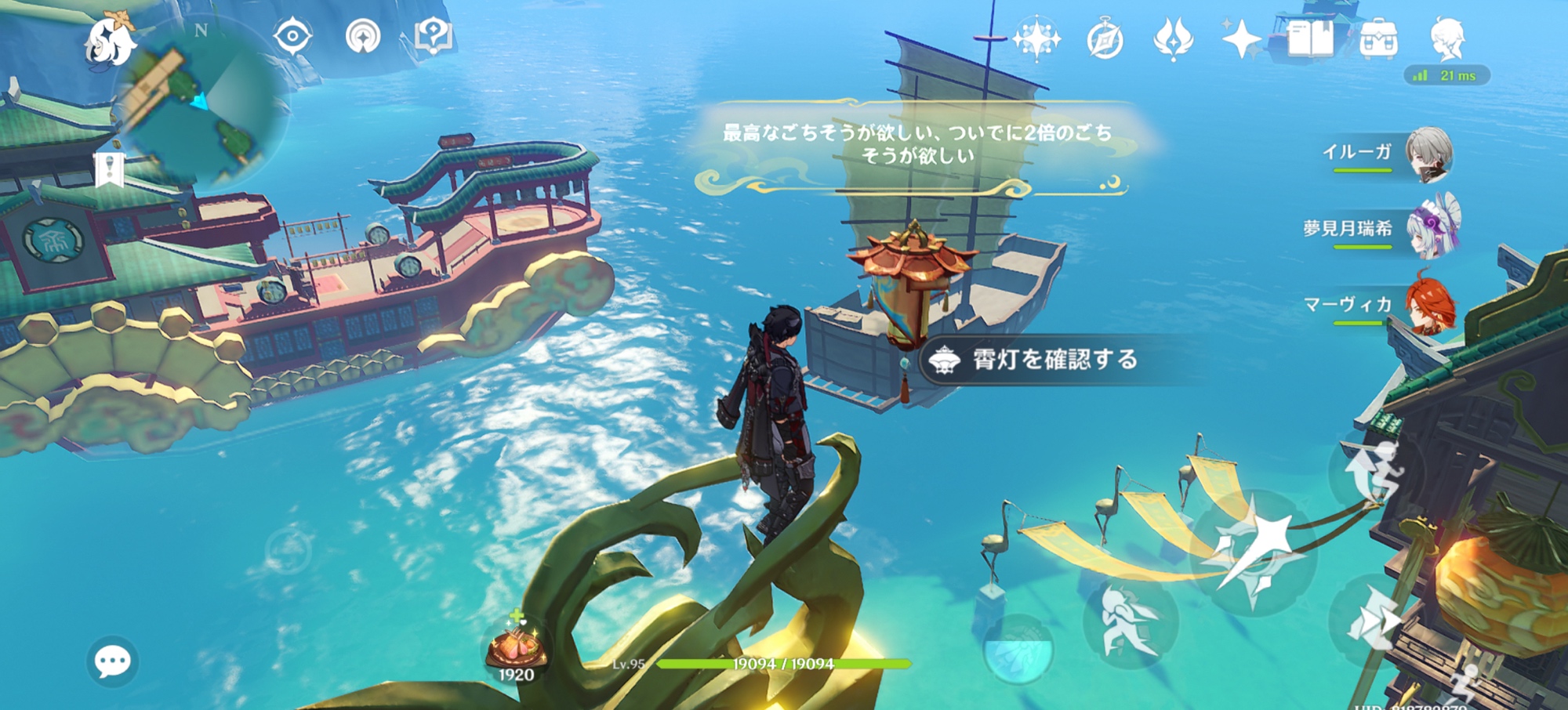The height and width of the screenshot is (710, 1568).
Task: Open the adventurer handbook book icon
Action: click(x=1309, y=38)
